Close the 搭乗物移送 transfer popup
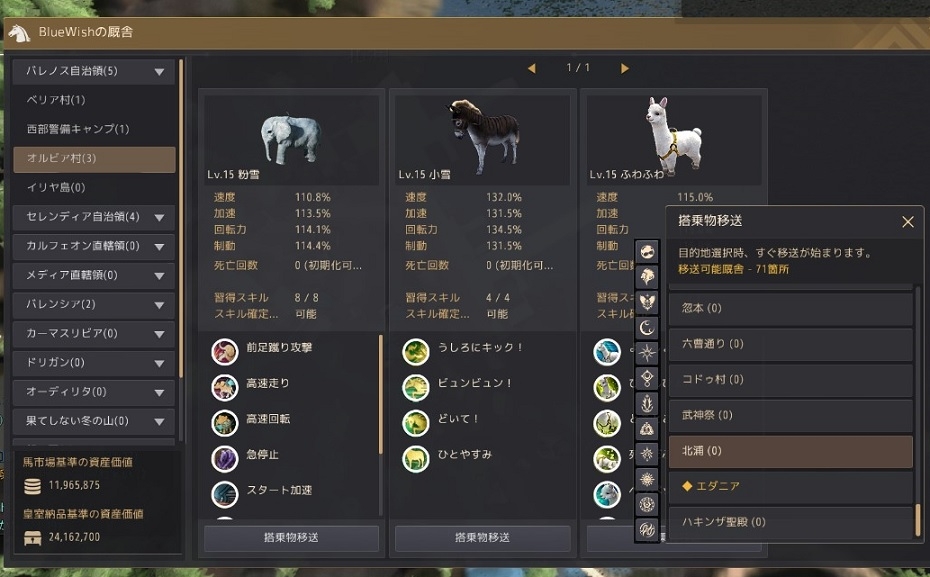The width and height of the screenshot is (930, 577). click(x=907, y=221)
